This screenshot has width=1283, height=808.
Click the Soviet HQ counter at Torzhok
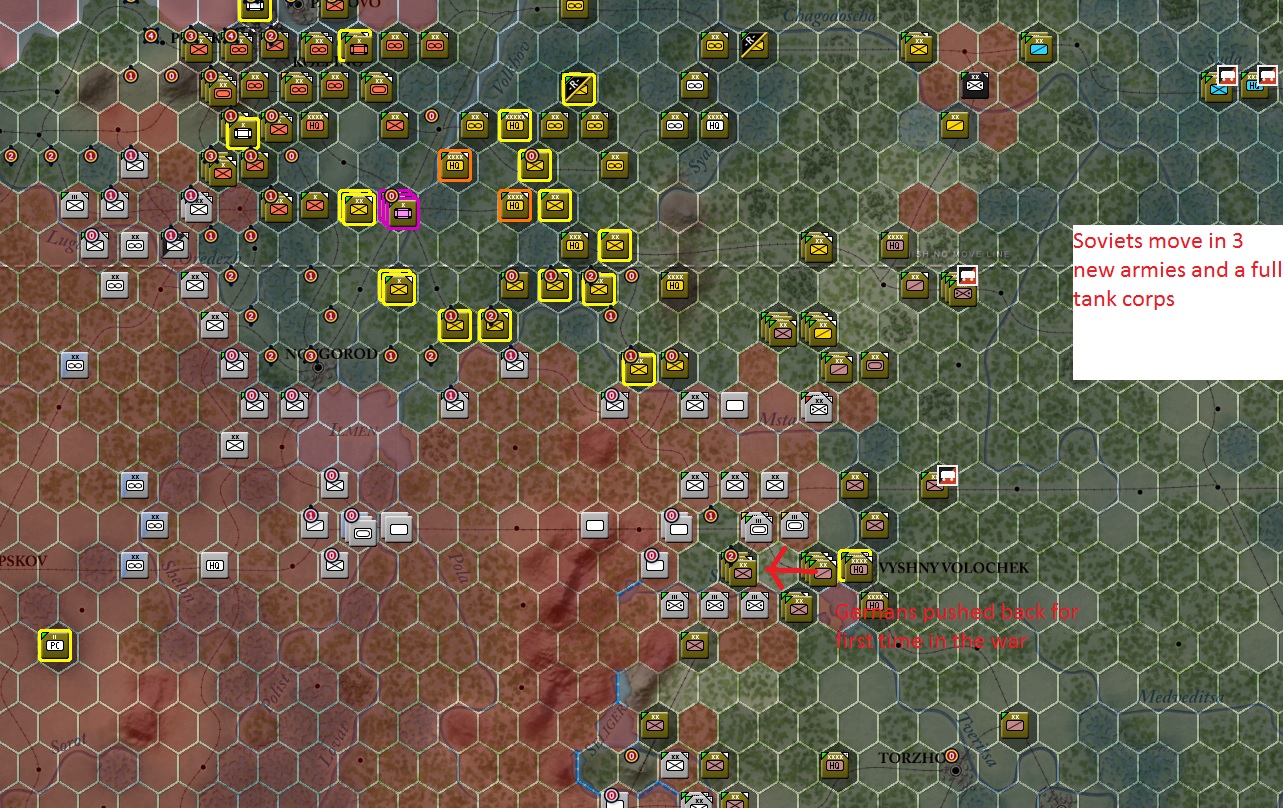(x=834, y=766)
